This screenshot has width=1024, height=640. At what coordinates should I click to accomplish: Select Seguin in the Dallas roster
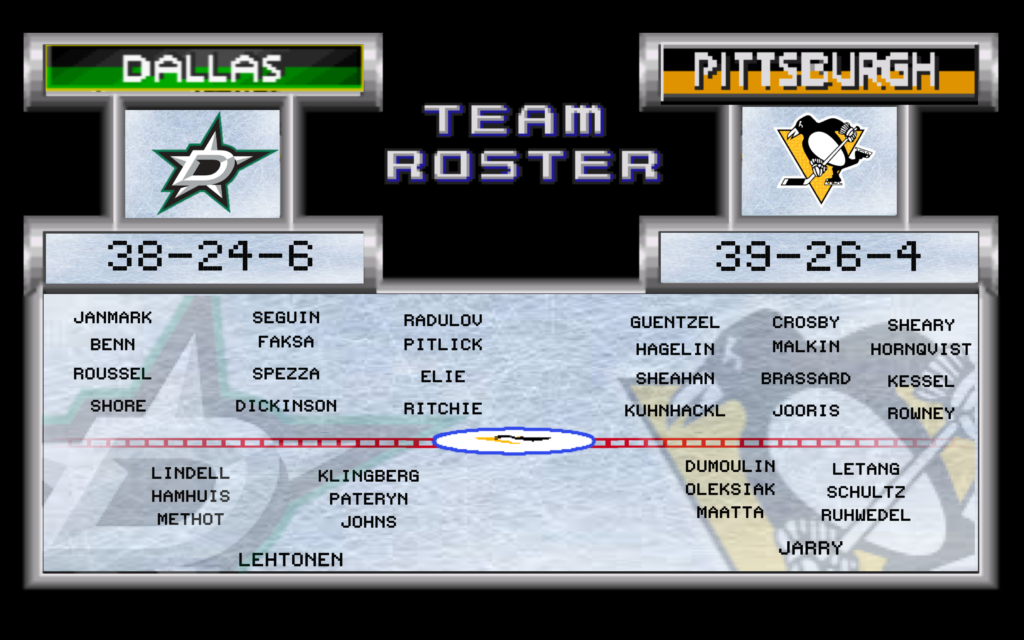click(286, 318)
